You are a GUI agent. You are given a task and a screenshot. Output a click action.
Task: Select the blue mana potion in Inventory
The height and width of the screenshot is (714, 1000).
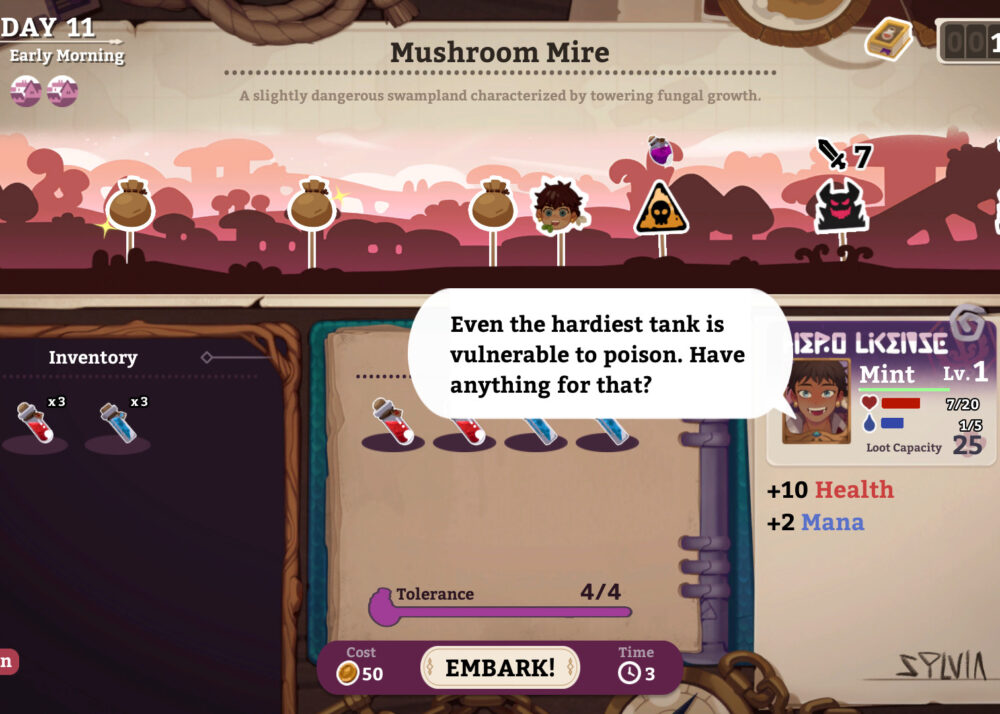pos(117,424)
